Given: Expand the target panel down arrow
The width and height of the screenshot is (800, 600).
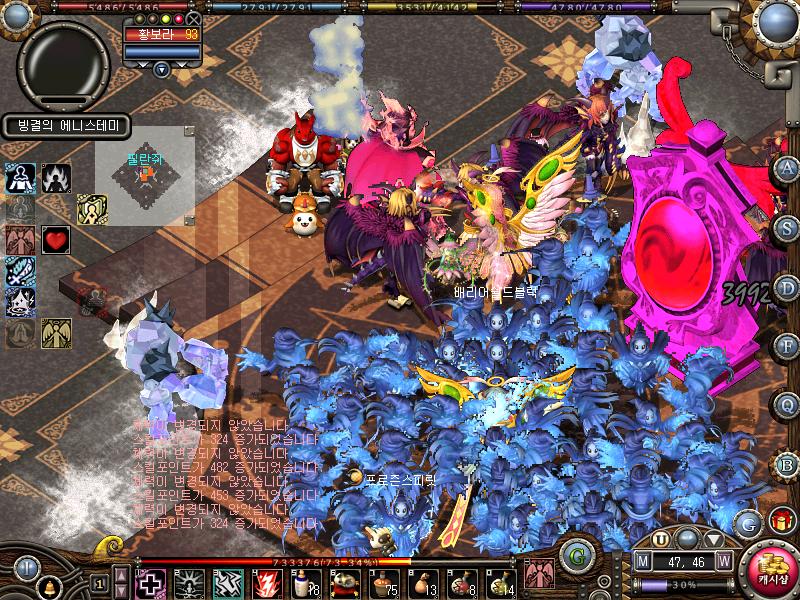Looking at the screenshot, I should tap(161, 69).
